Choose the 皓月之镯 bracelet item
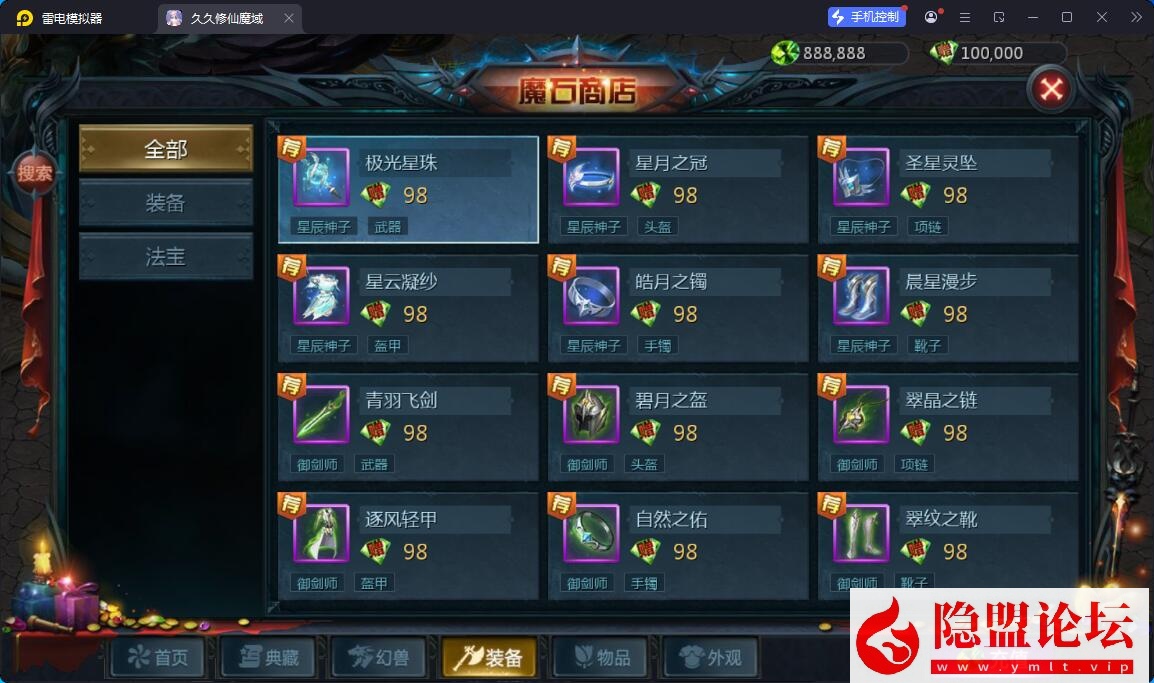This screenshot has width=1154, height=683. [678, 308]
